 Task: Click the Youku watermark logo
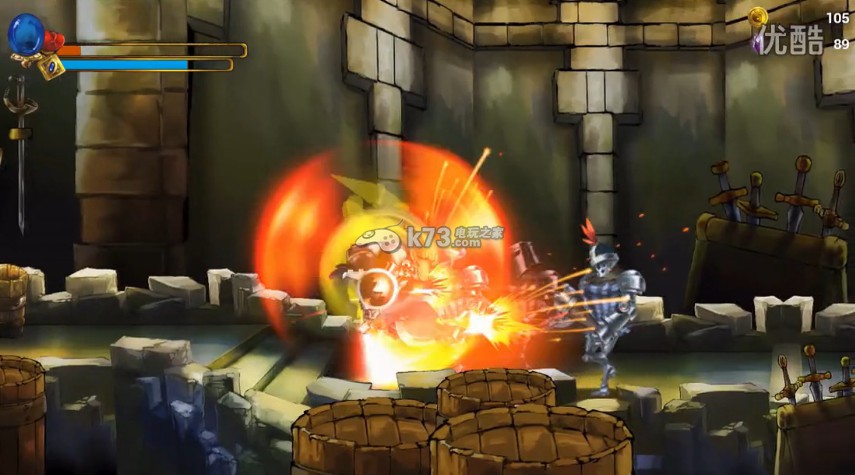coord(795,41)
